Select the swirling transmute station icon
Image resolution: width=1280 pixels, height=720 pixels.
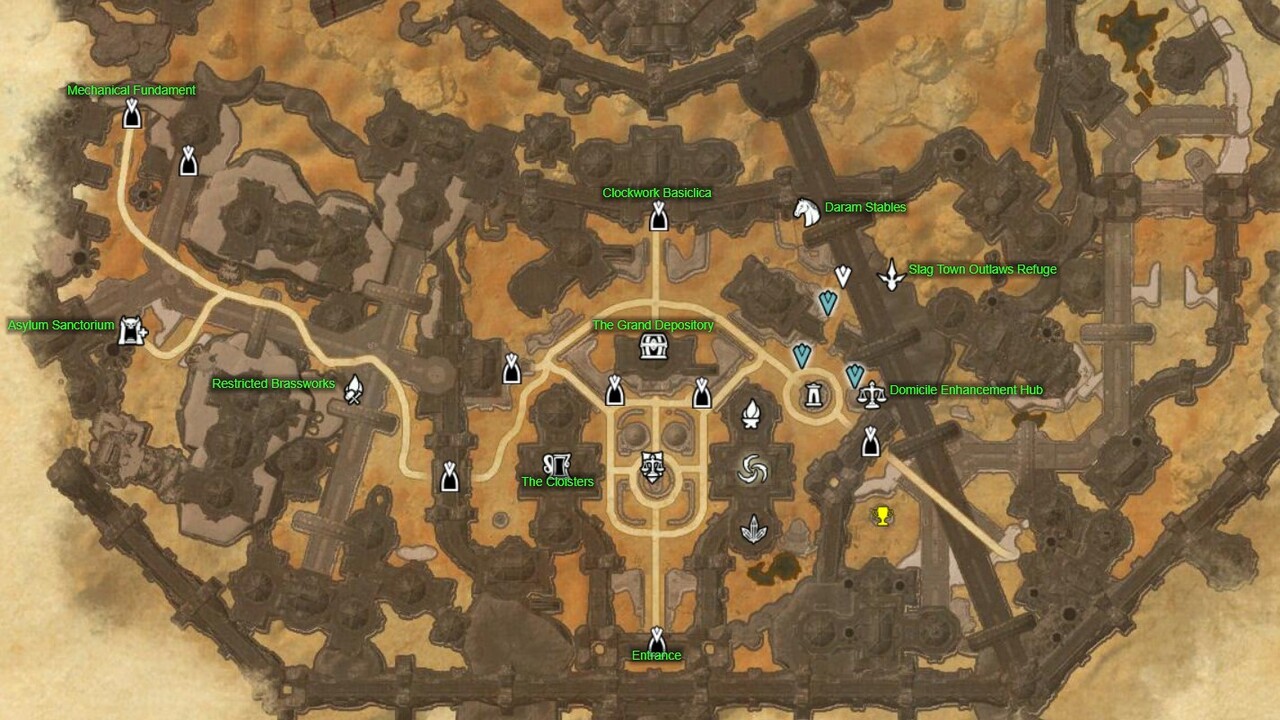point(751,468)
